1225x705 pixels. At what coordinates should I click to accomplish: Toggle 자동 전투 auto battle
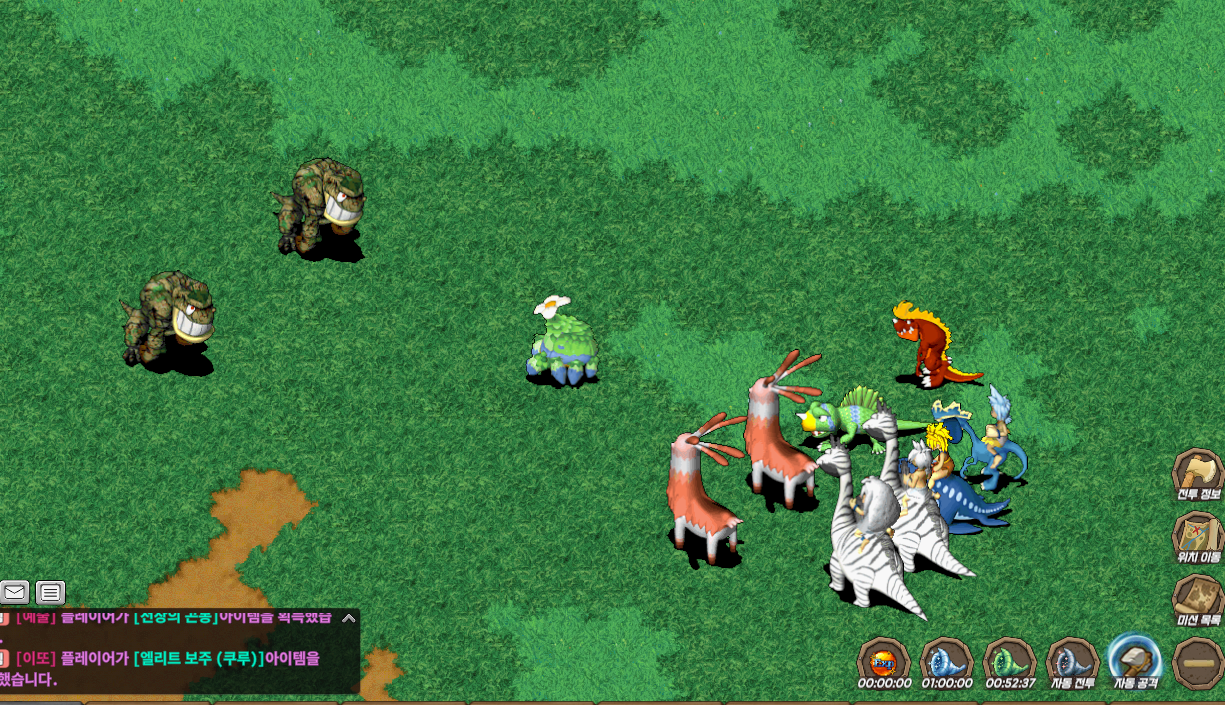tap(1072, 661)
